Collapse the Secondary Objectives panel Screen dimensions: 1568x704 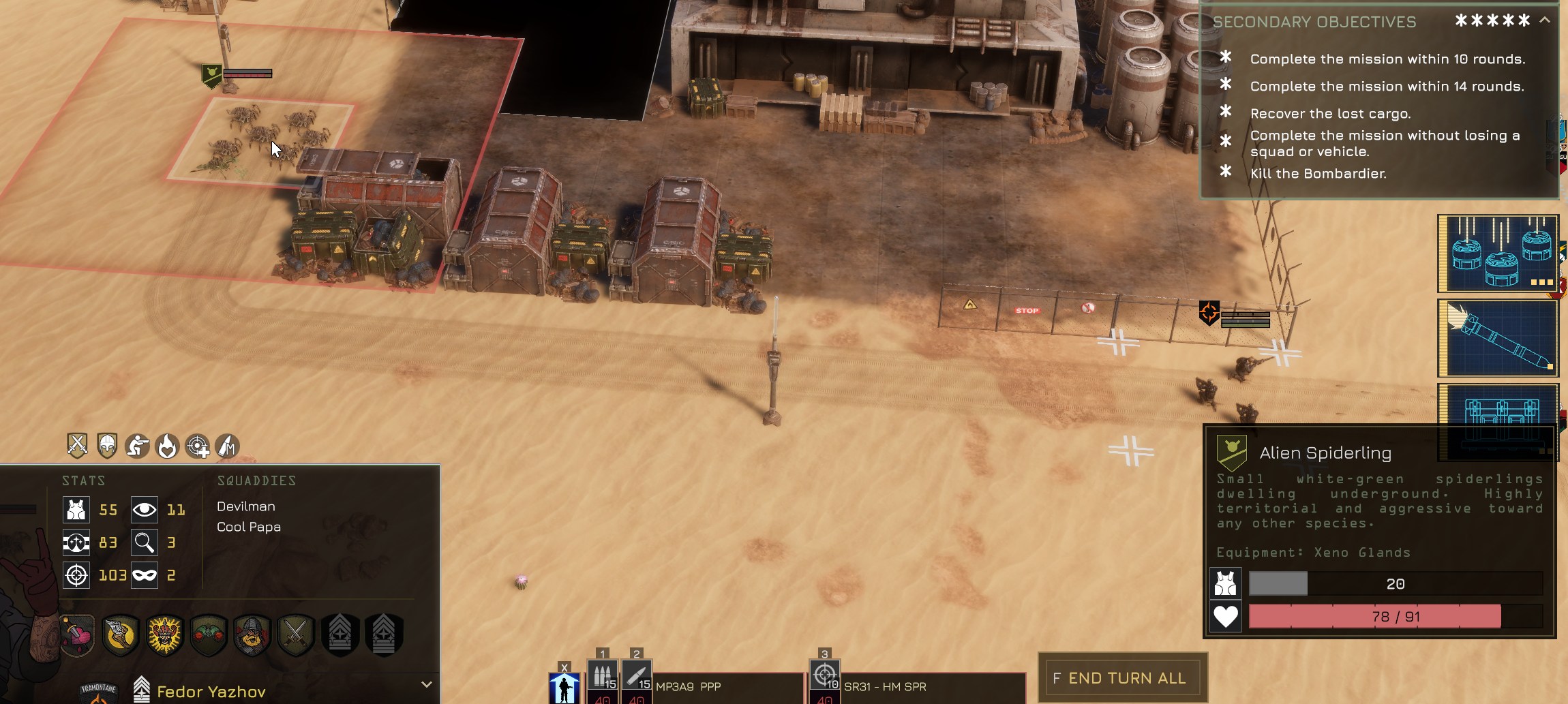(x=1545, y=20)
